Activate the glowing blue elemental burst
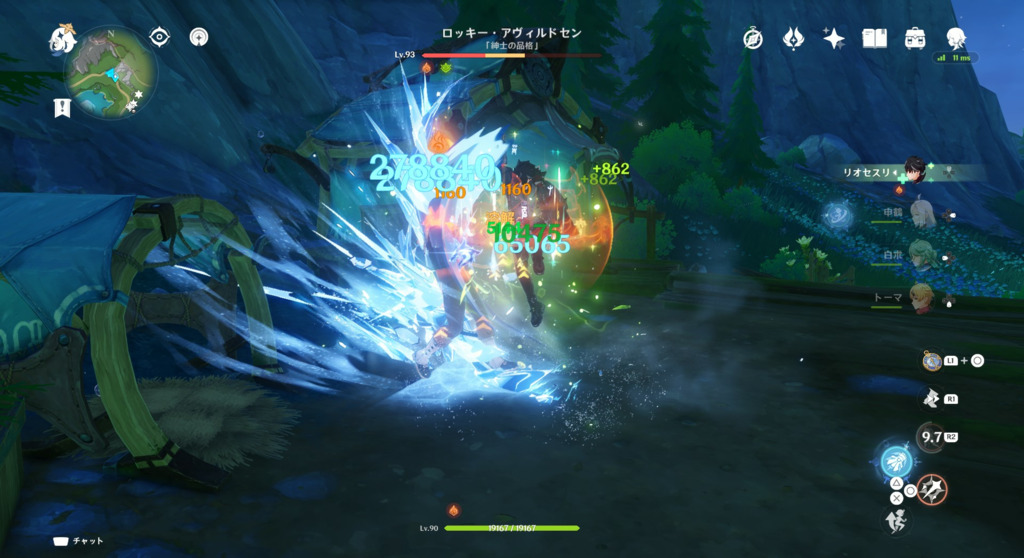Viewport: 1024px width, 558px height. tap(895, 463)
